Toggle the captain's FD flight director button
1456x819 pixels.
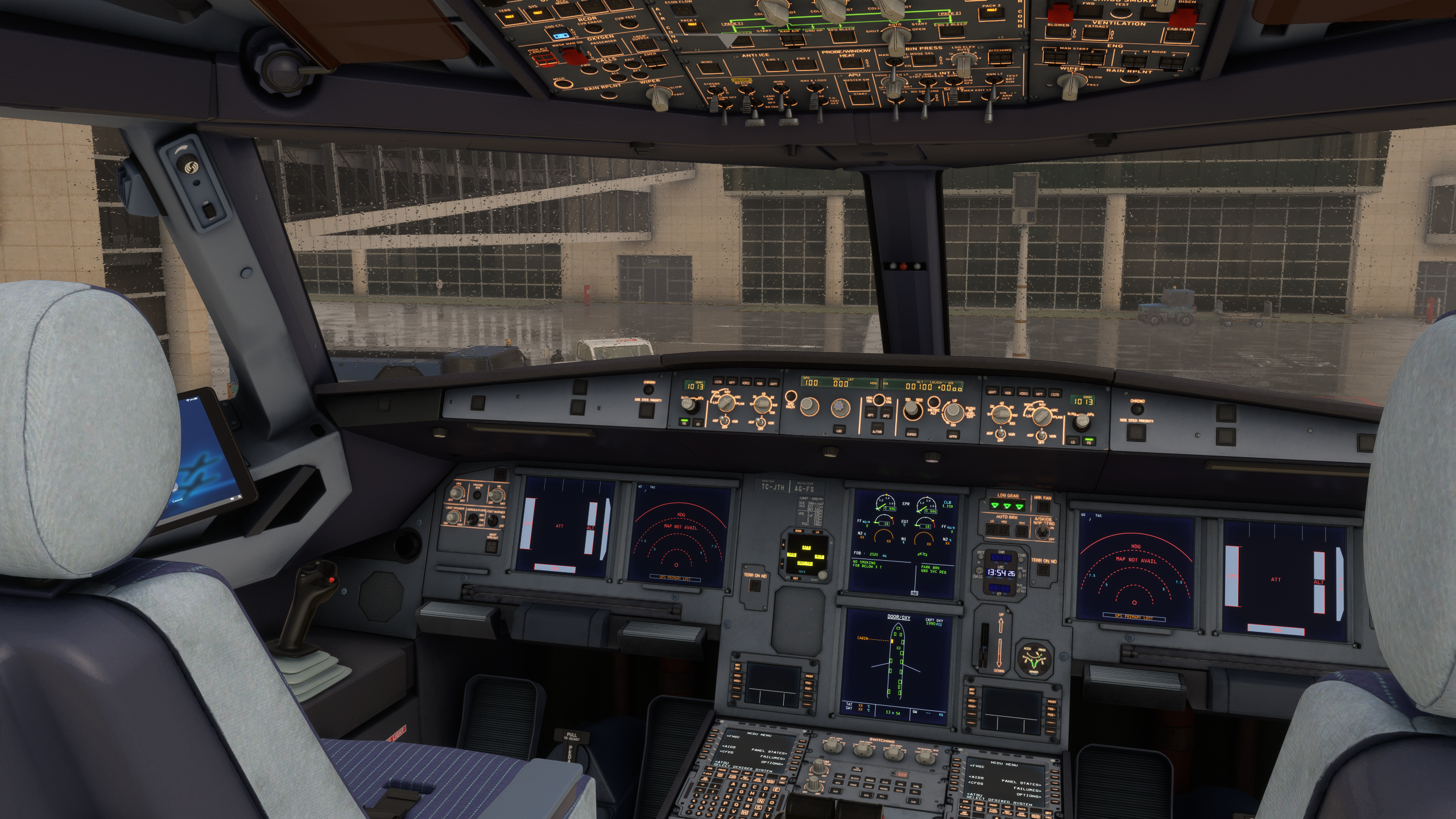683,423
